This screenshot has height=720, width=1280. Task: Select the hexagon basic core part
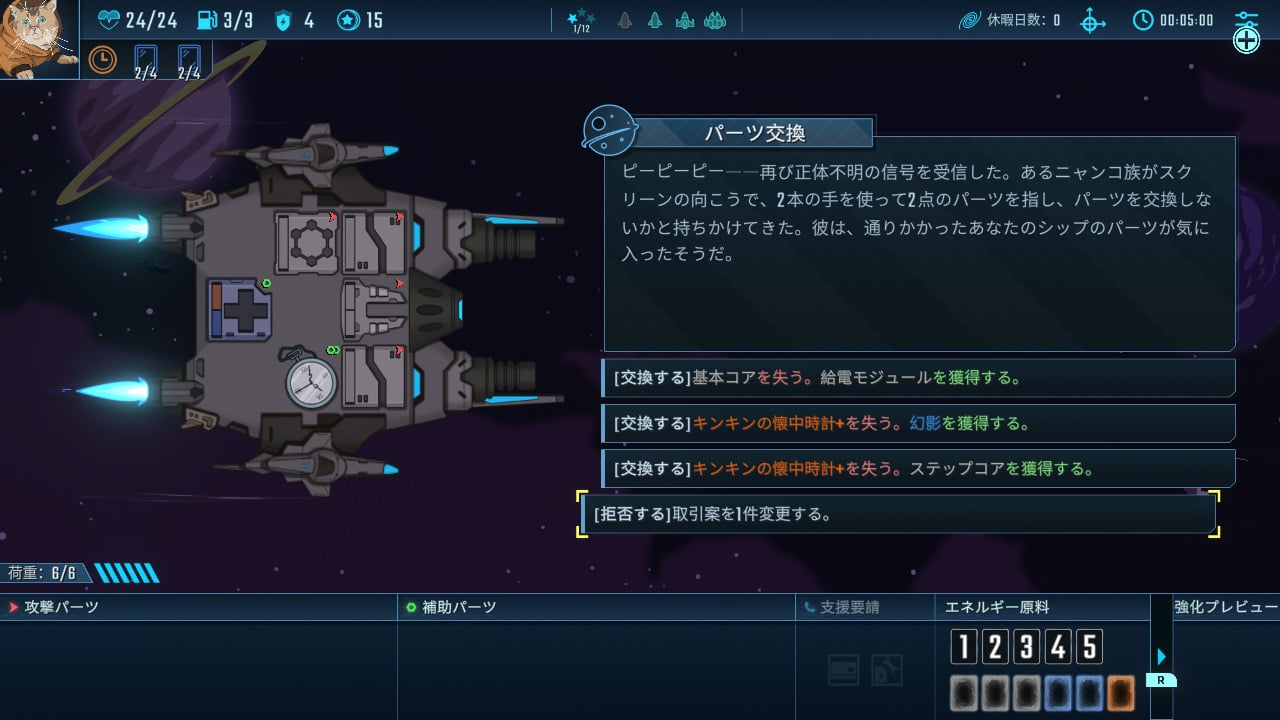(305, 241)
